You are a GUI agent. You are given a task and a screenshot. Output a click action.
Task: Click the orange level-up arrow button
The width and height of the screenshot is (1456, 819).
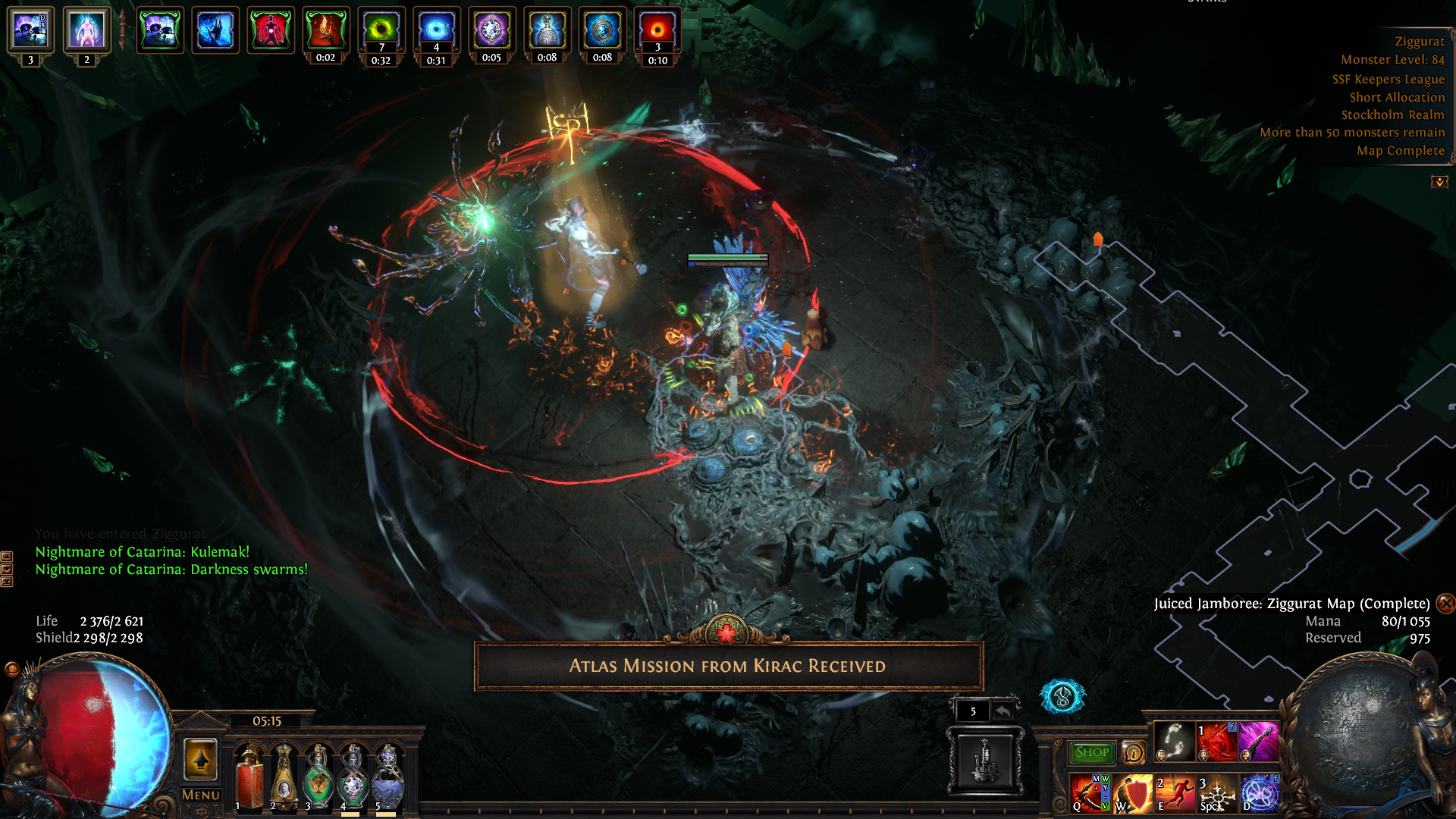pyautogui.click(x=201, y=759)
